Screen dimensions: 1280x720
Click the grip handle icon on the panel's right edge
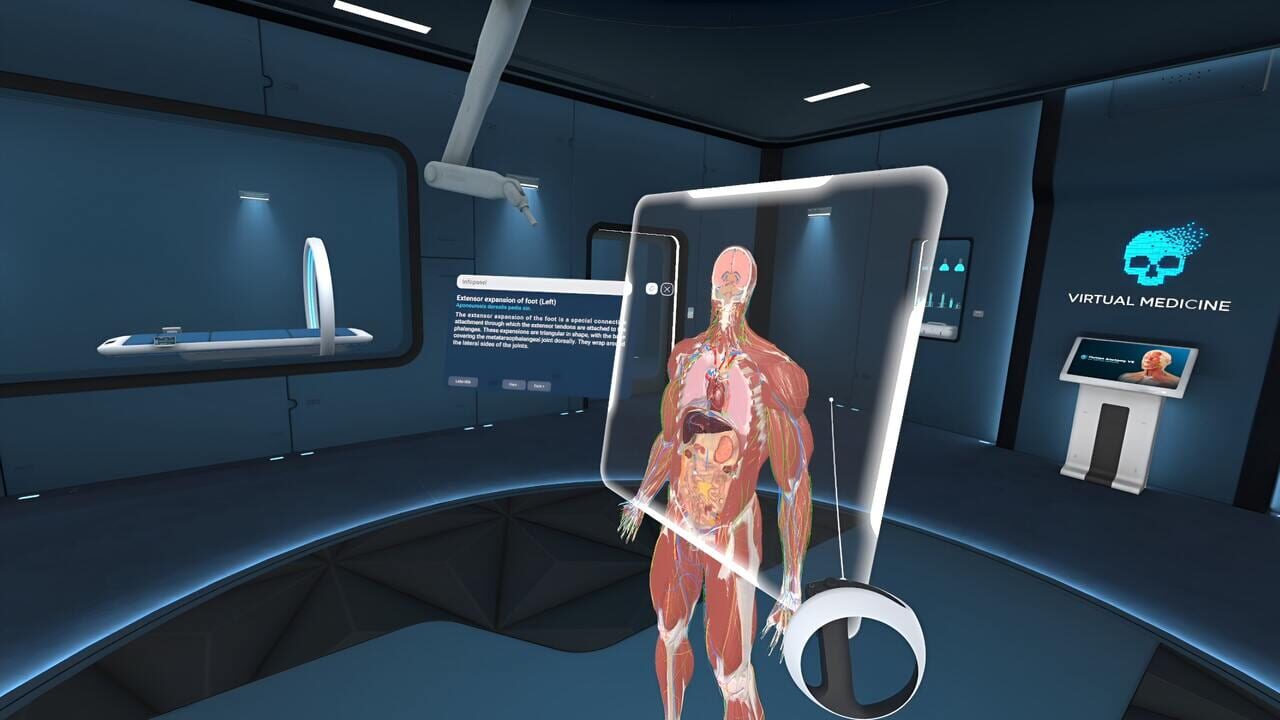(x=690, y=312)
